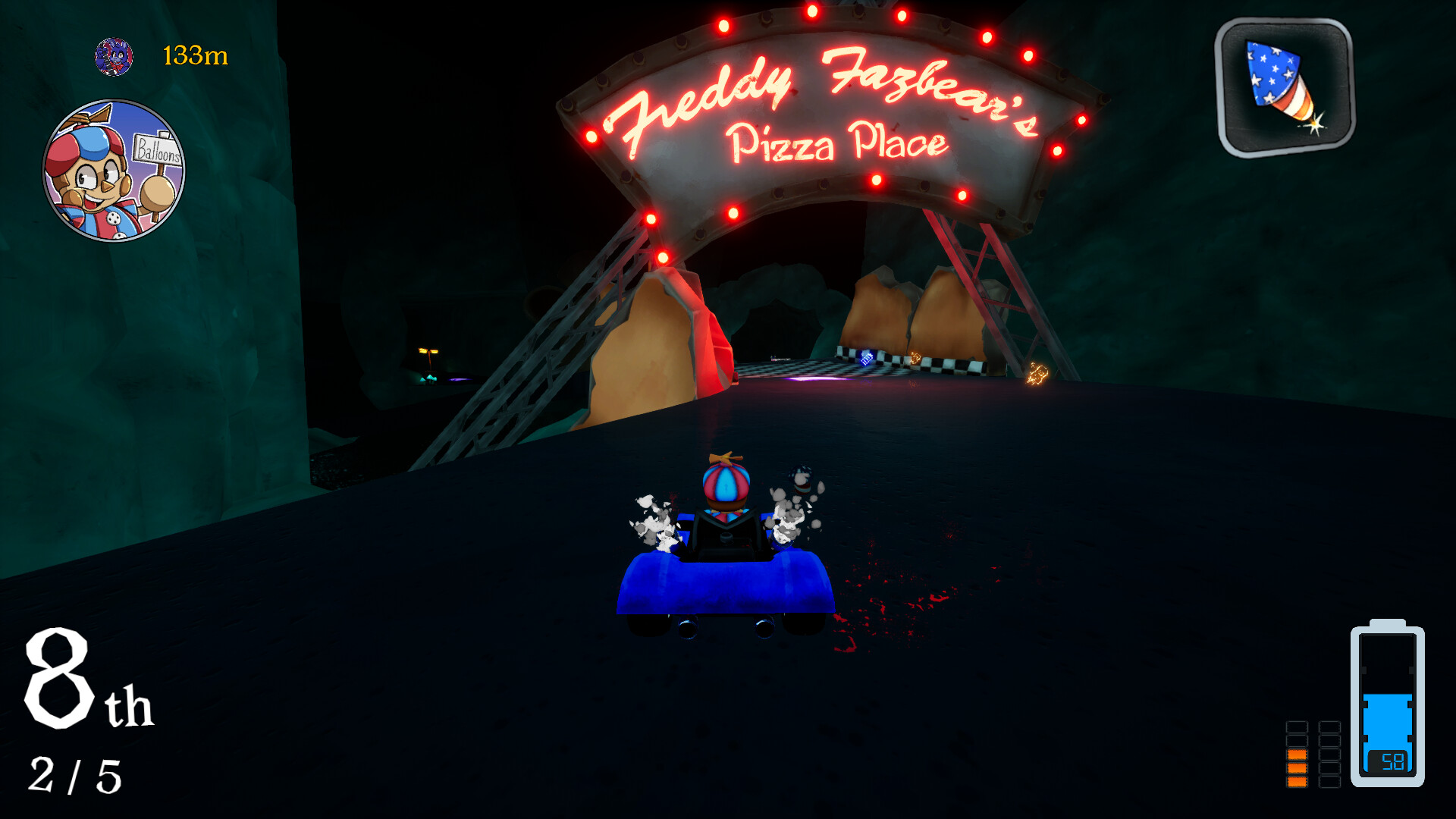Screen dimensions: 1456x819
Task: Toggle the bottom orange boost segment
Action: tap(1297, 783)
